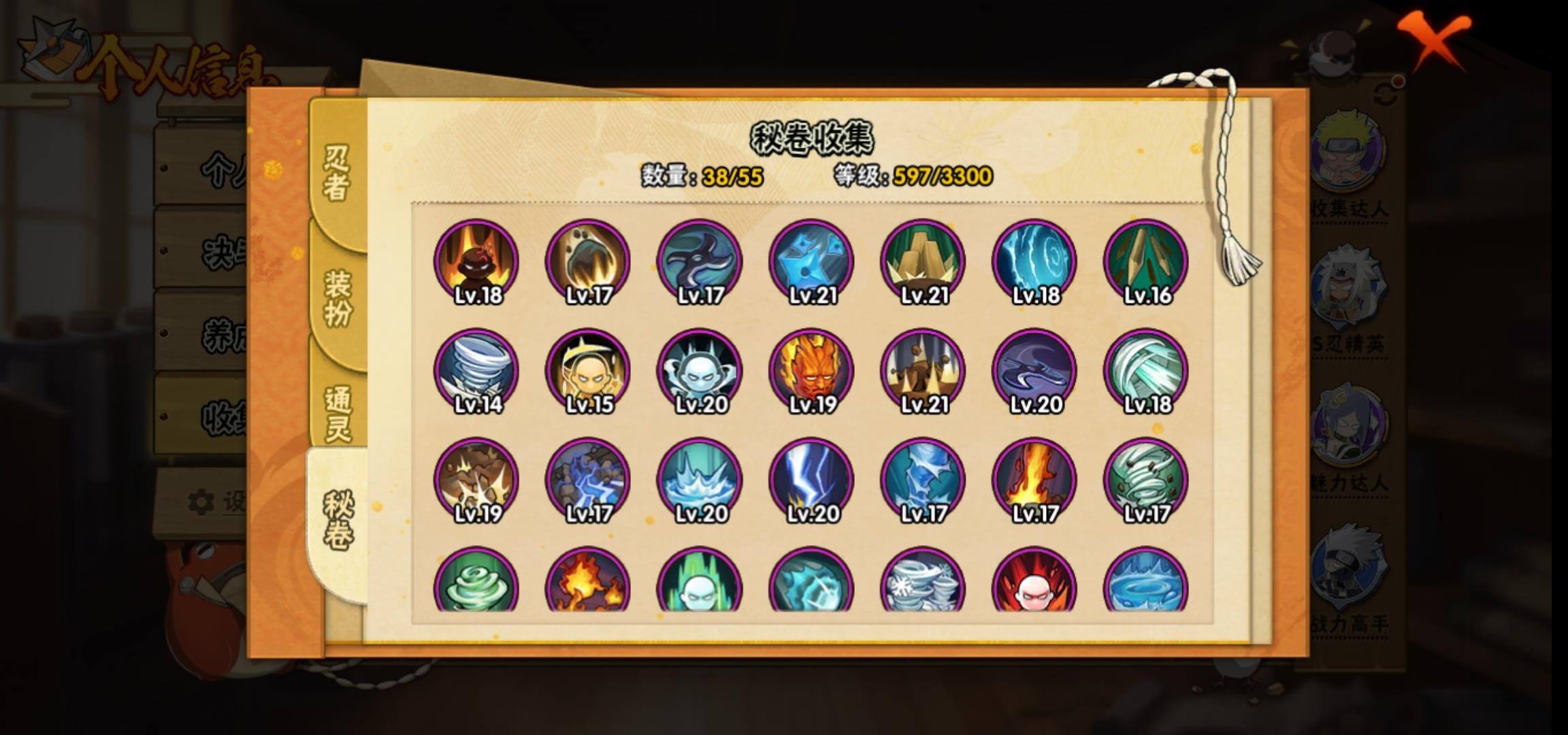The image size is (1568, 735).
Task: Select the 秘卷 tab
Action: coord(338,521)
